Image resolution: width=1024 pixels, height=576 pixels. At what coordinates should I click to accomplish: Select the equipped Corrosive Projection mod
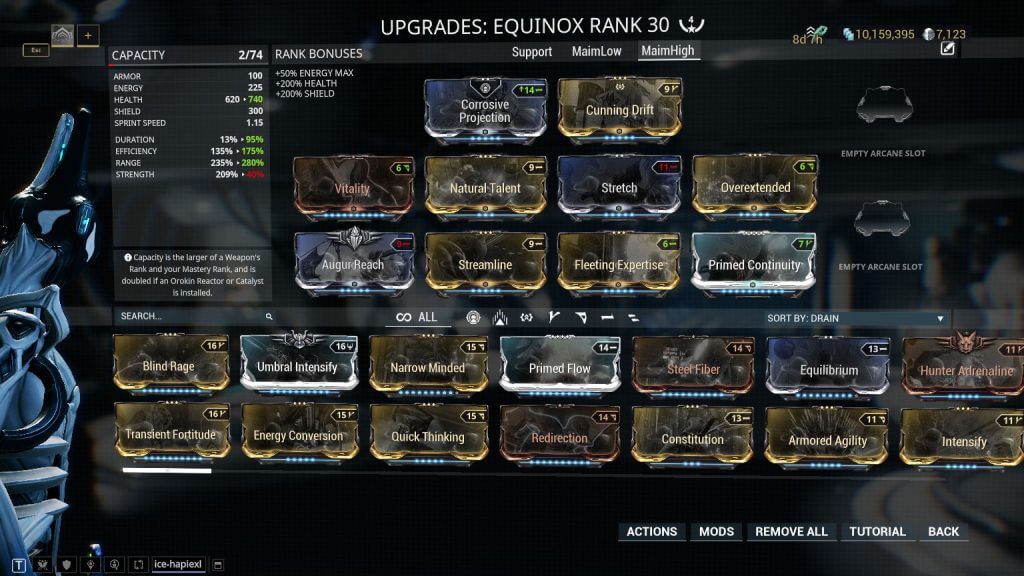click(x=484, y=108)
